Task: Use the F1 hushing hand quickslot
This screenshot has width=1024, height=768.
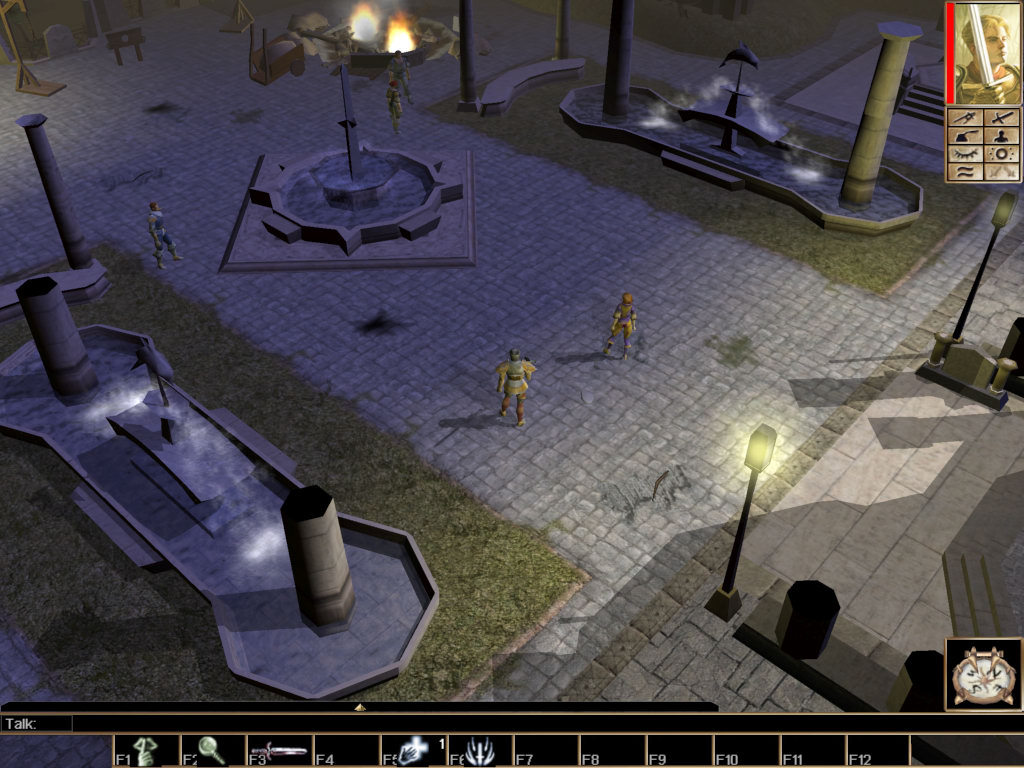Action: [x=144, y=751]
